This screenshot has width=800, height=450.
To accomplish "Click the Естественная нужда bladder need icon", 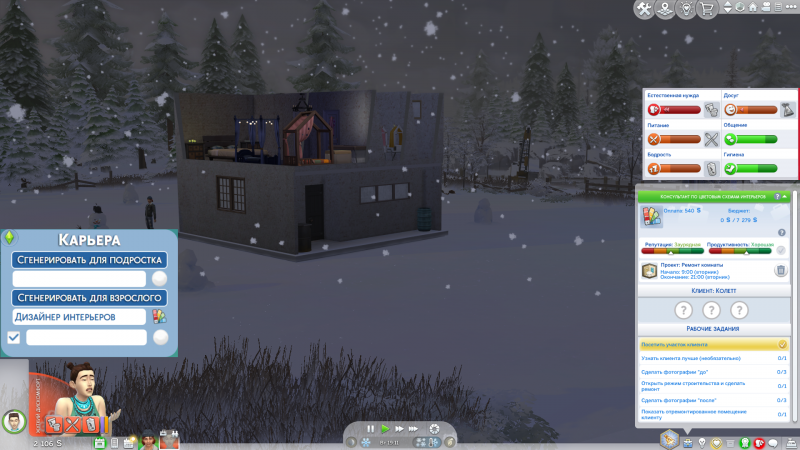I will [651, 110].
